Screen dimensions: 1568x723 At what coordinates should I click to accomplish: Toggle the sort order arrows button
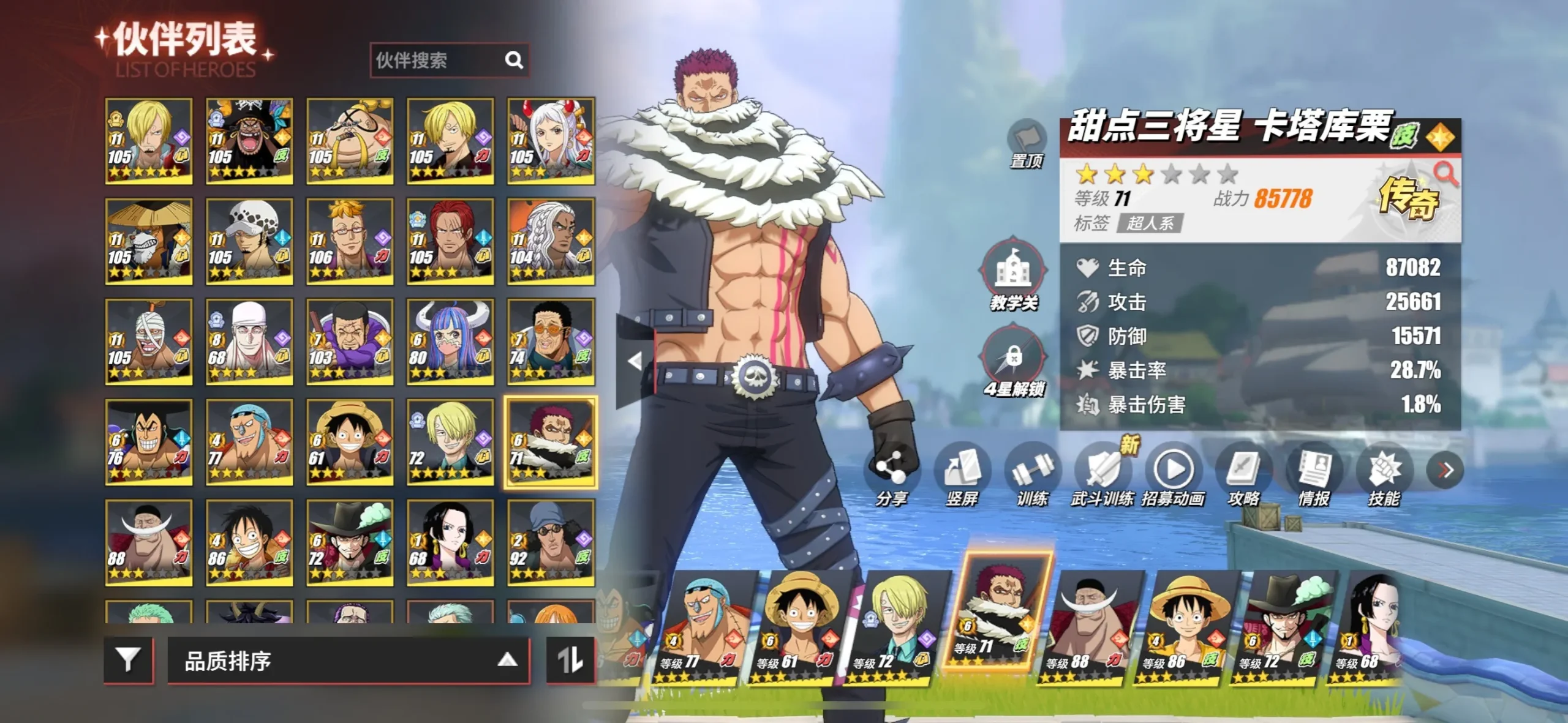[x=570, y=660]
